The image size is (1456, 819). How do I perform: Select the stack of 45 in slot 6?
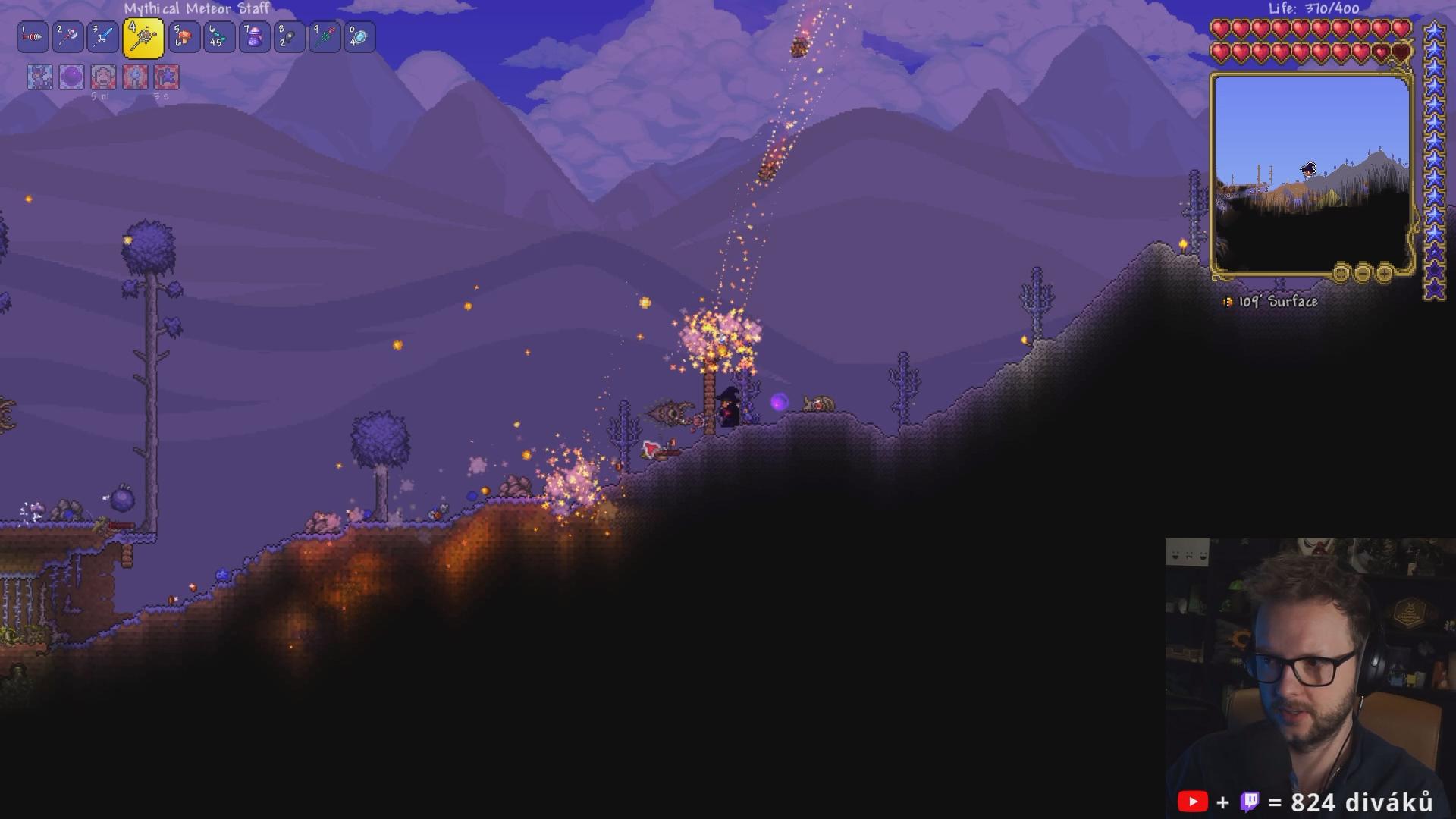(x=219, y=37)
